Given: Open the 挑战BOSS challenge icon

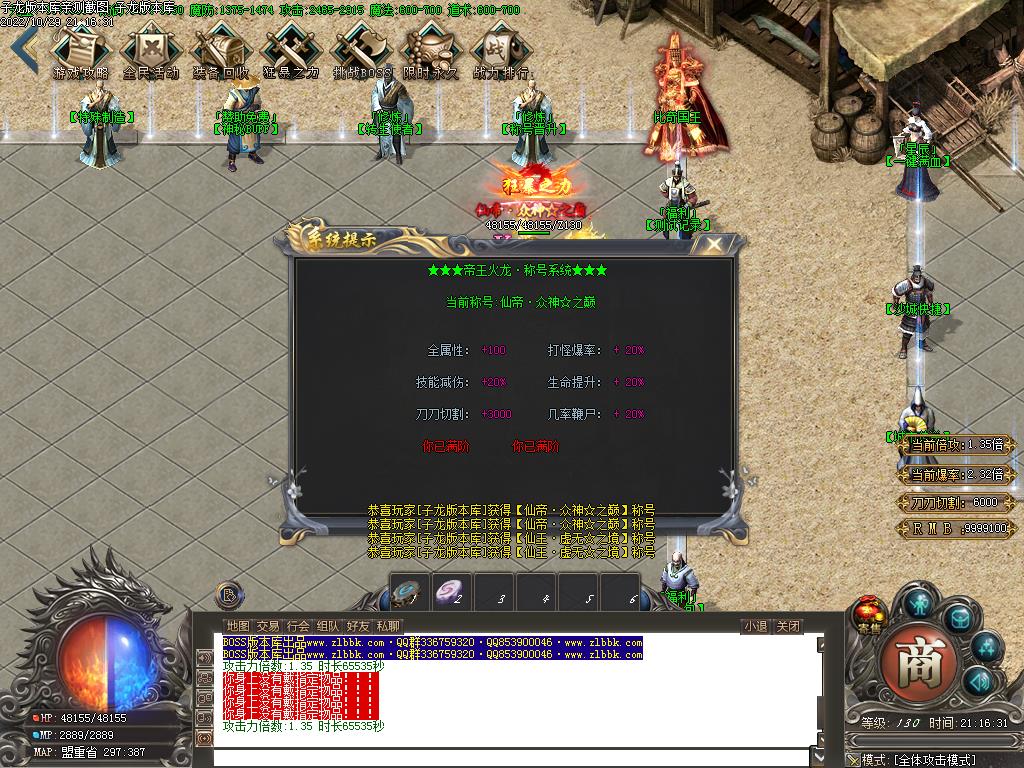Looking at the screenshot, I should [x=360, y=50].
